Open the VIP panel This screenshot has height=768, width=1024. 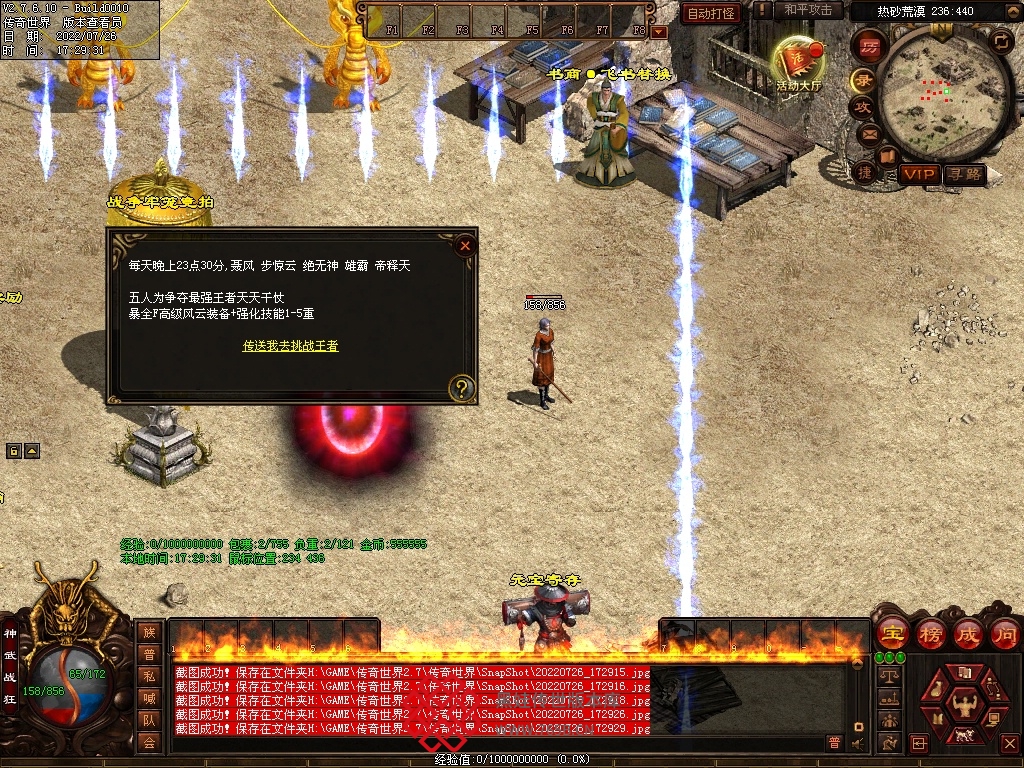click(x=918, y=174)
